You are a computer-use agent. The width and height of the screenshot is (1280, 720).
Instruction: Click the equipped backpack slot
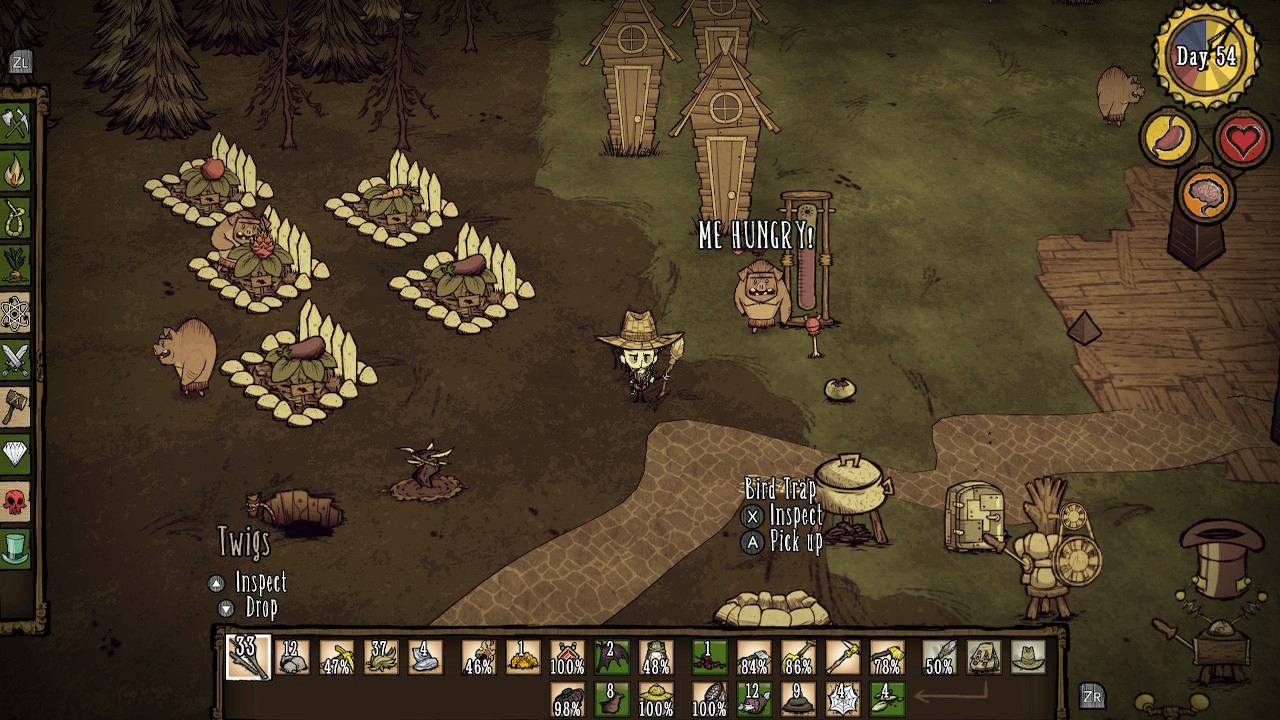tap(985, 657)
